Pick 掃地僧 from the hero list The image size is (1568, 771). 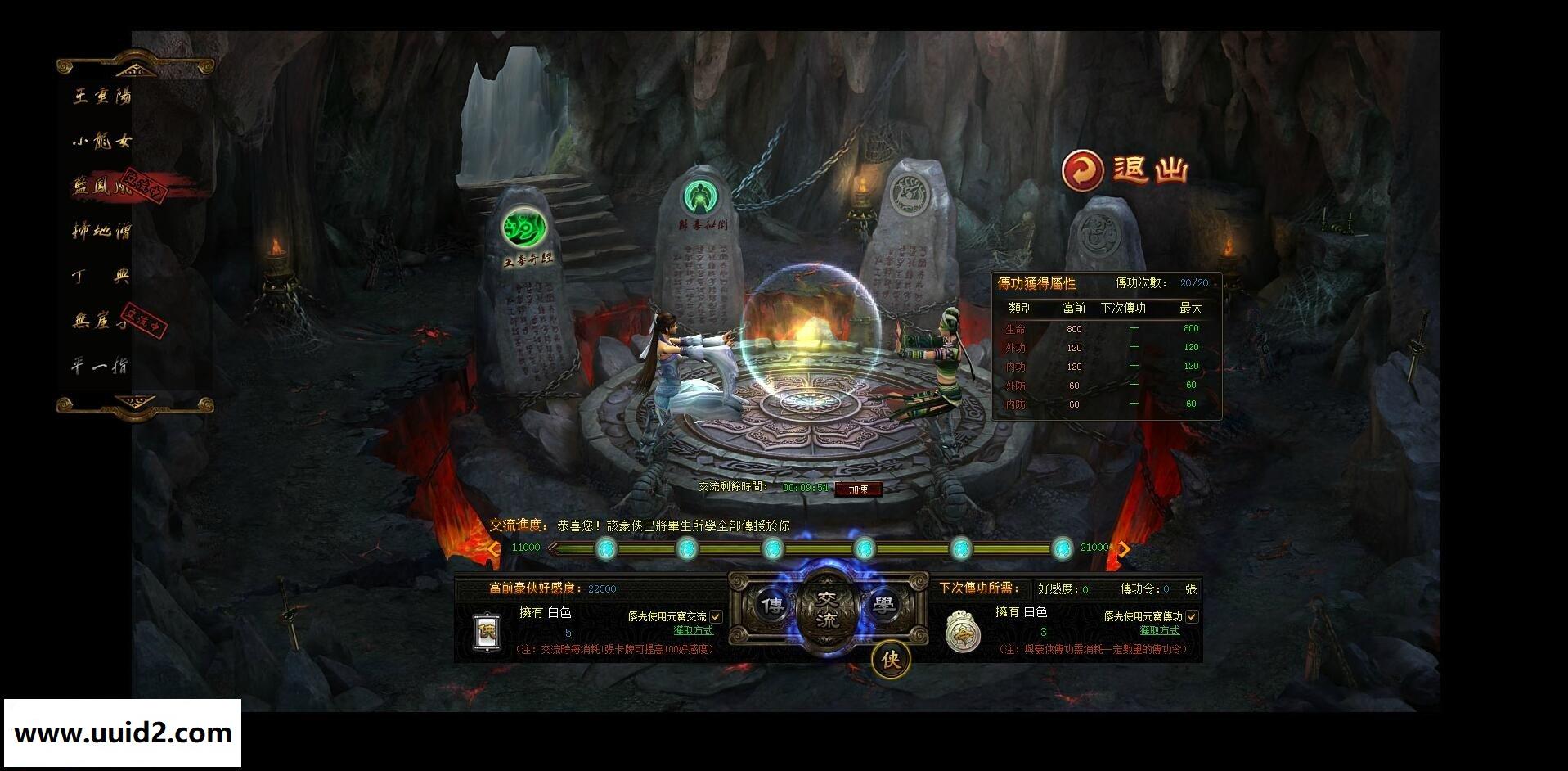(x=102, y=232)
